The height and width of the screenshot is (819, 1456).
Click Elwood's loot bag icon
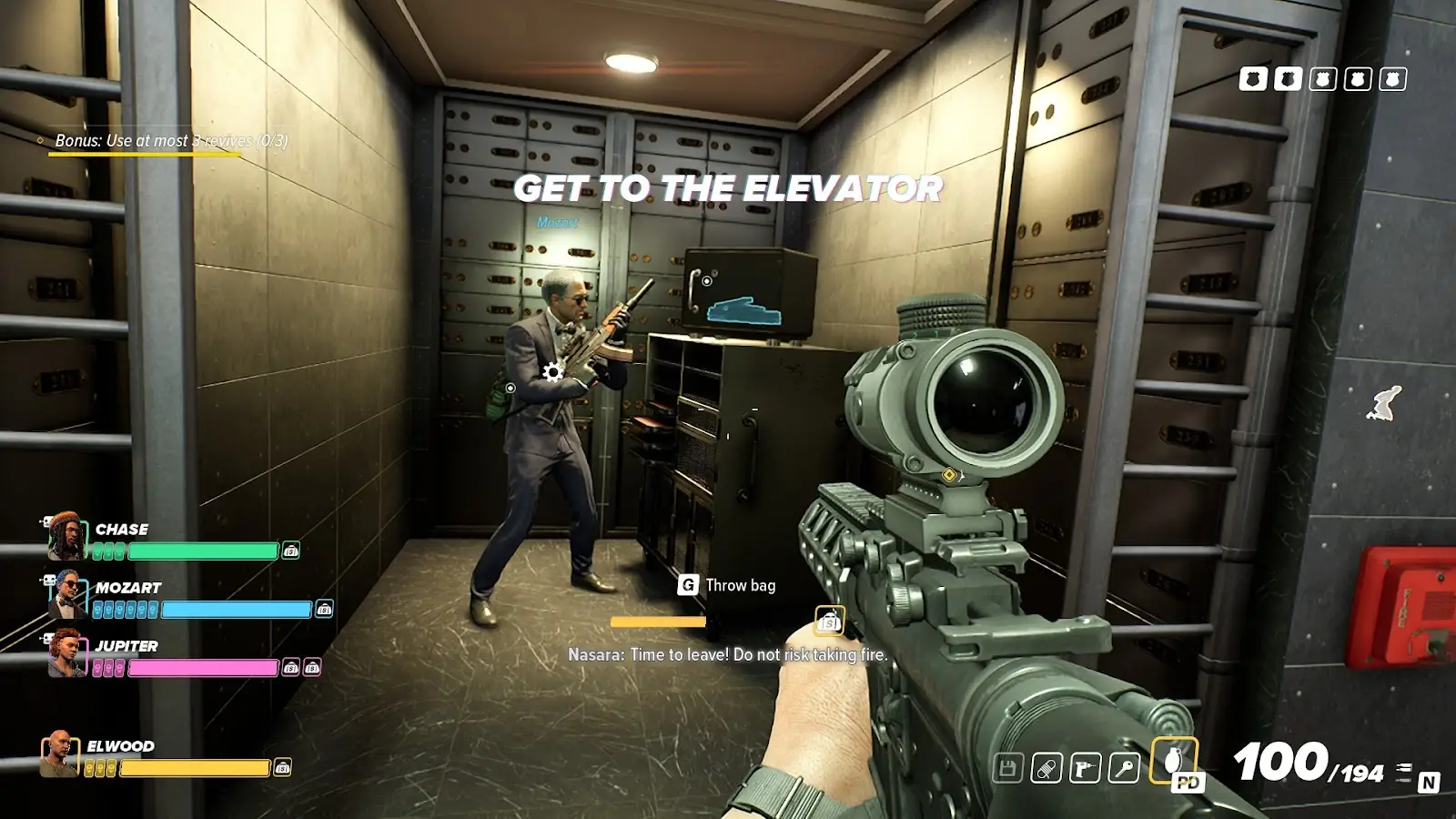(x=283, y=767)
